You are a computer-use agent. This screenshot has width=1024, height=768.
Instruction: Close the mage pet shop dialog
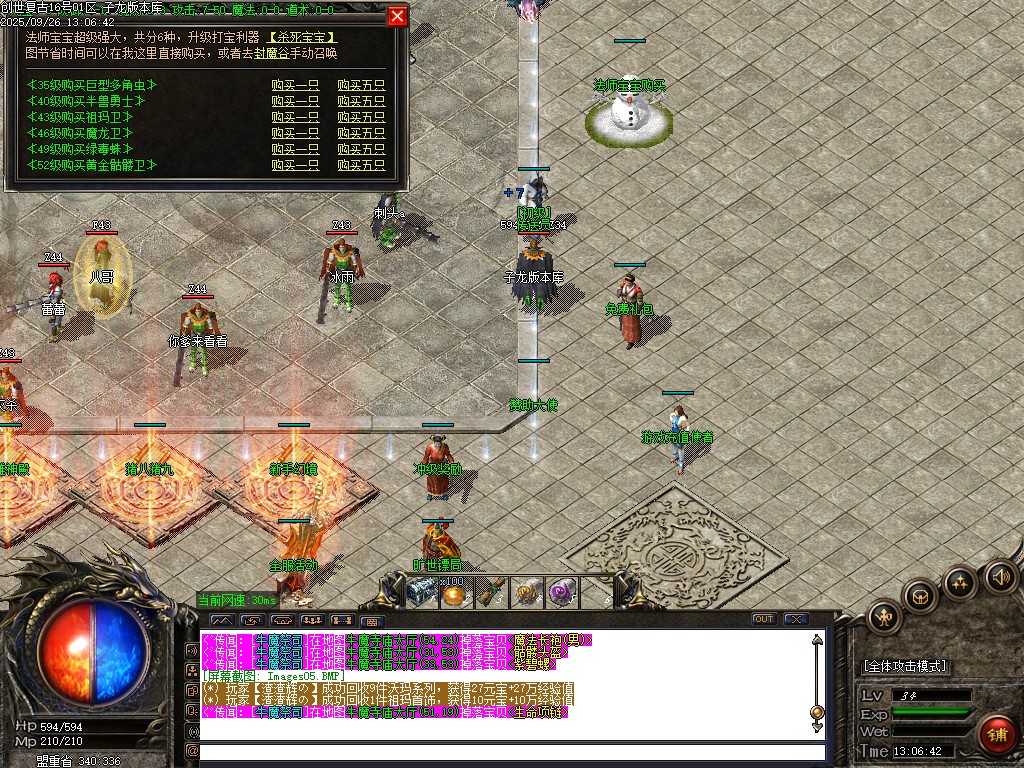click(x=397, y=16)
